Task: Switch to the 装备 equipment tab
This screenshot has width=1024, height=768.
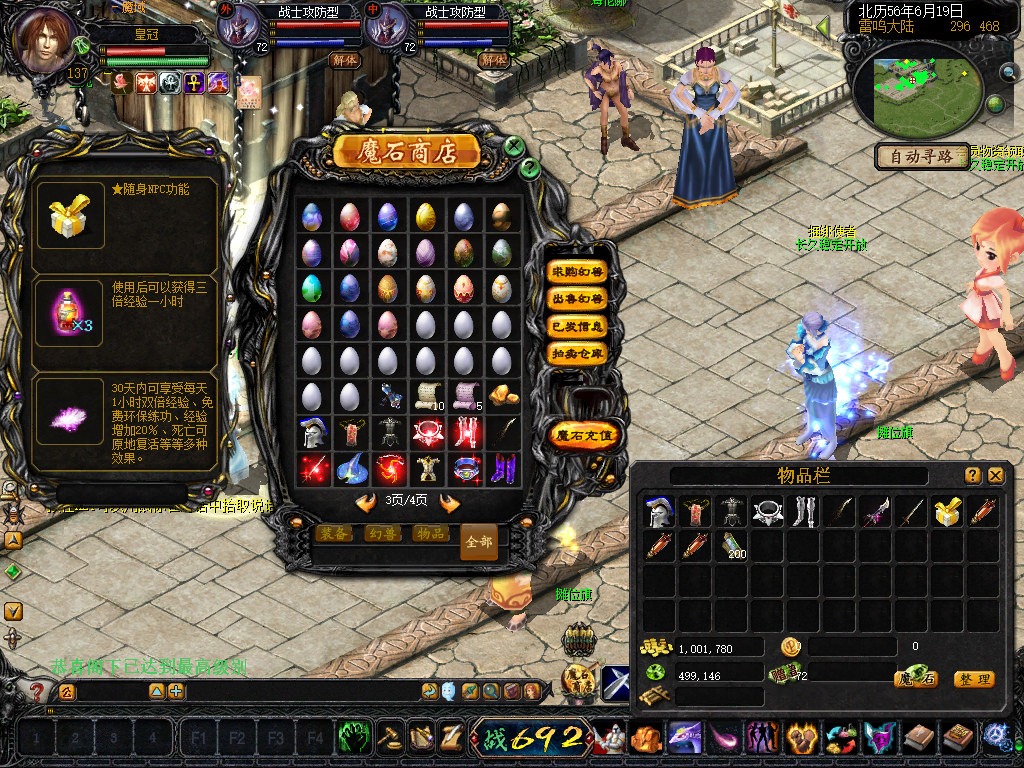Action: pos(335,534)
